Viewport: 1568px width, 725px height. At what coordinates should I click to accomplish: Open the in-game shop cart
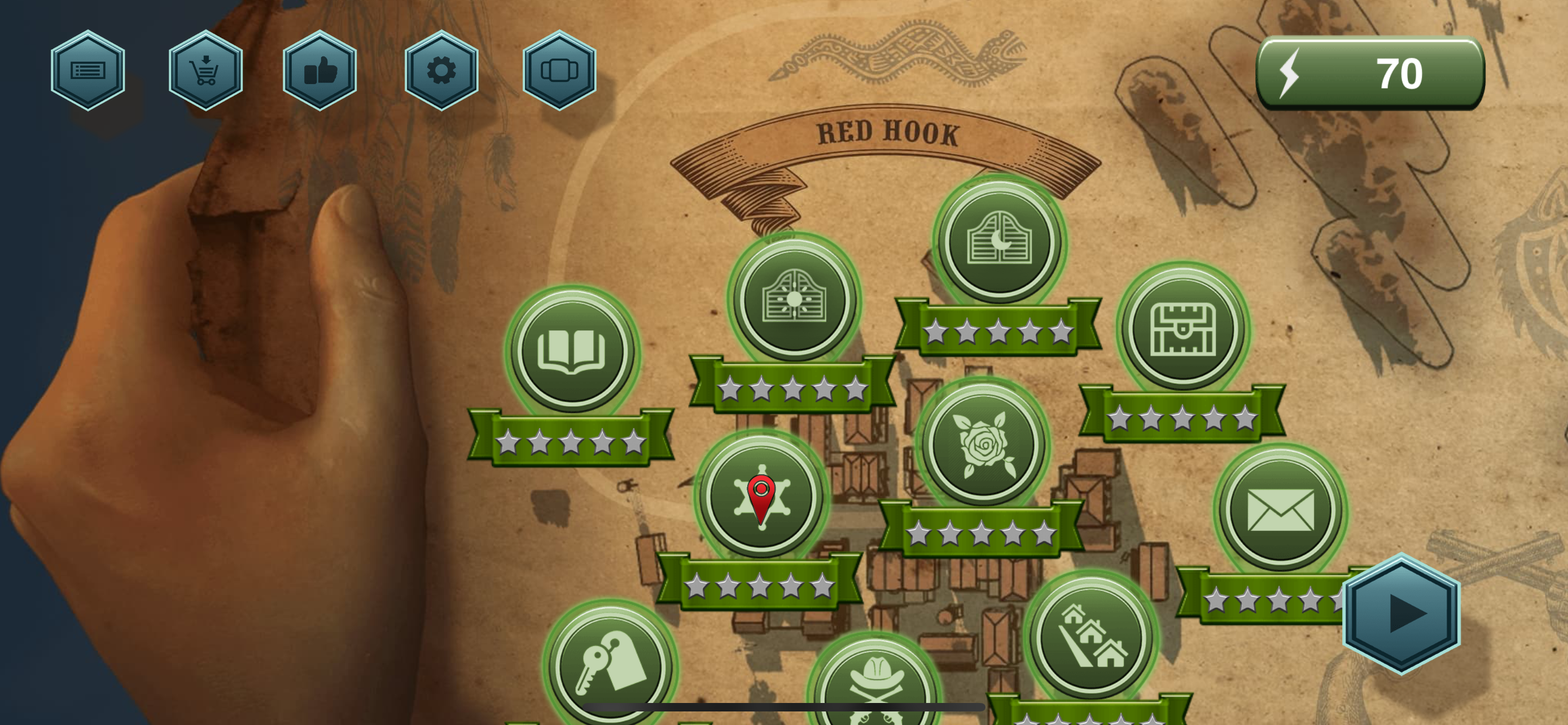205,70
